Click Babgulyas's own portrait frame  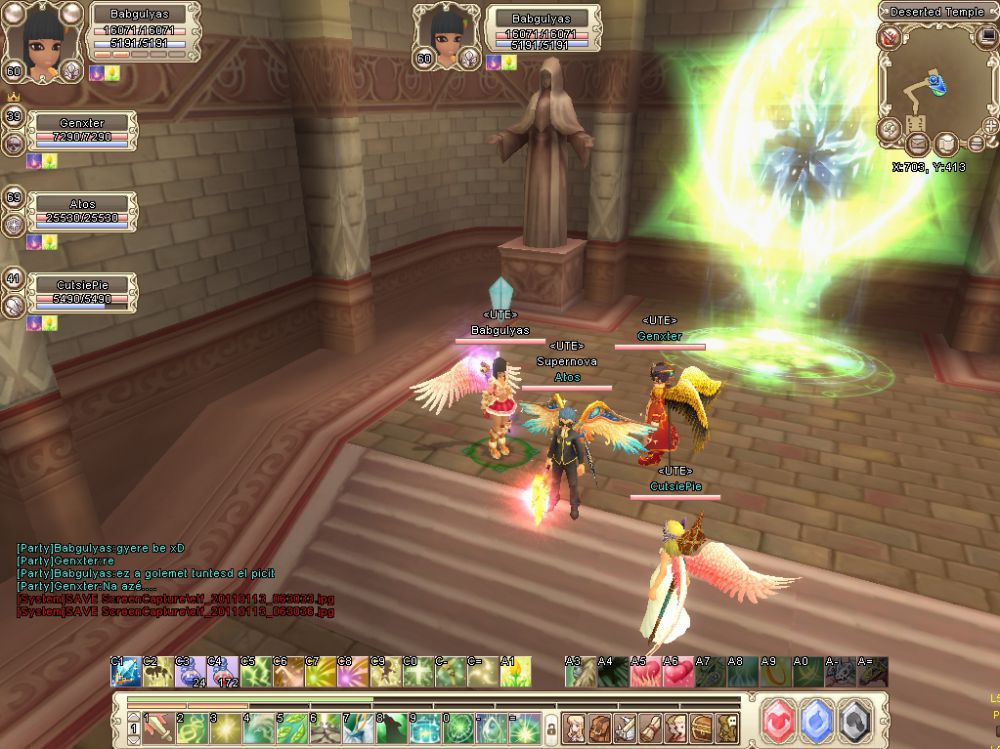40,40
